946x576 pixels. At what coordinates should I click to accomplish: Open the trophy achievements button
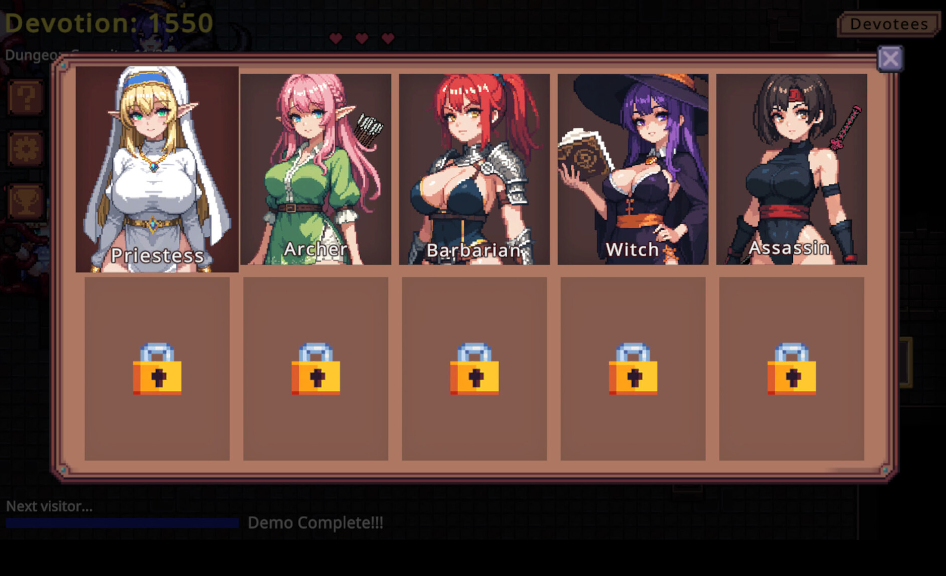coord(25,200)
